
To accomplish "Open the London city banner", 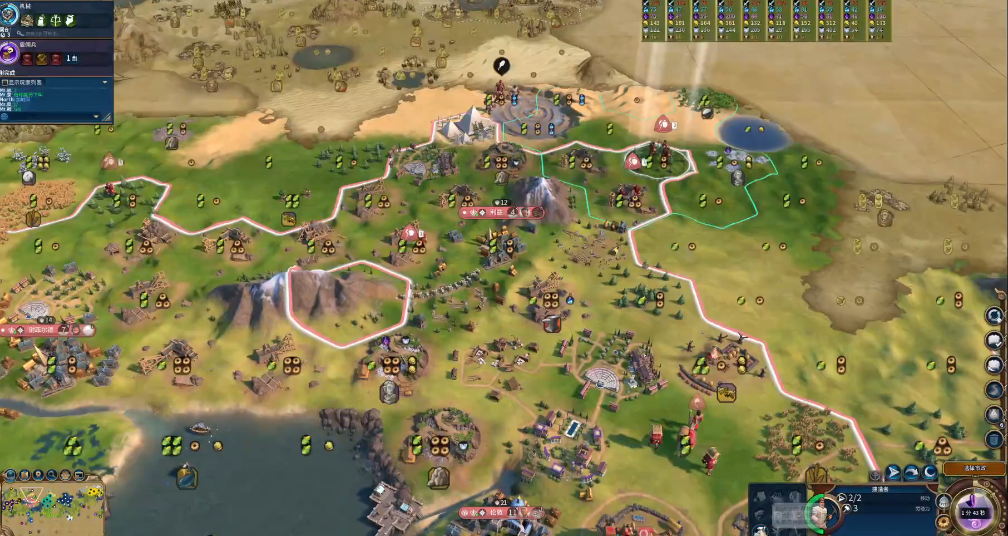I will click(x=499, y=513).
